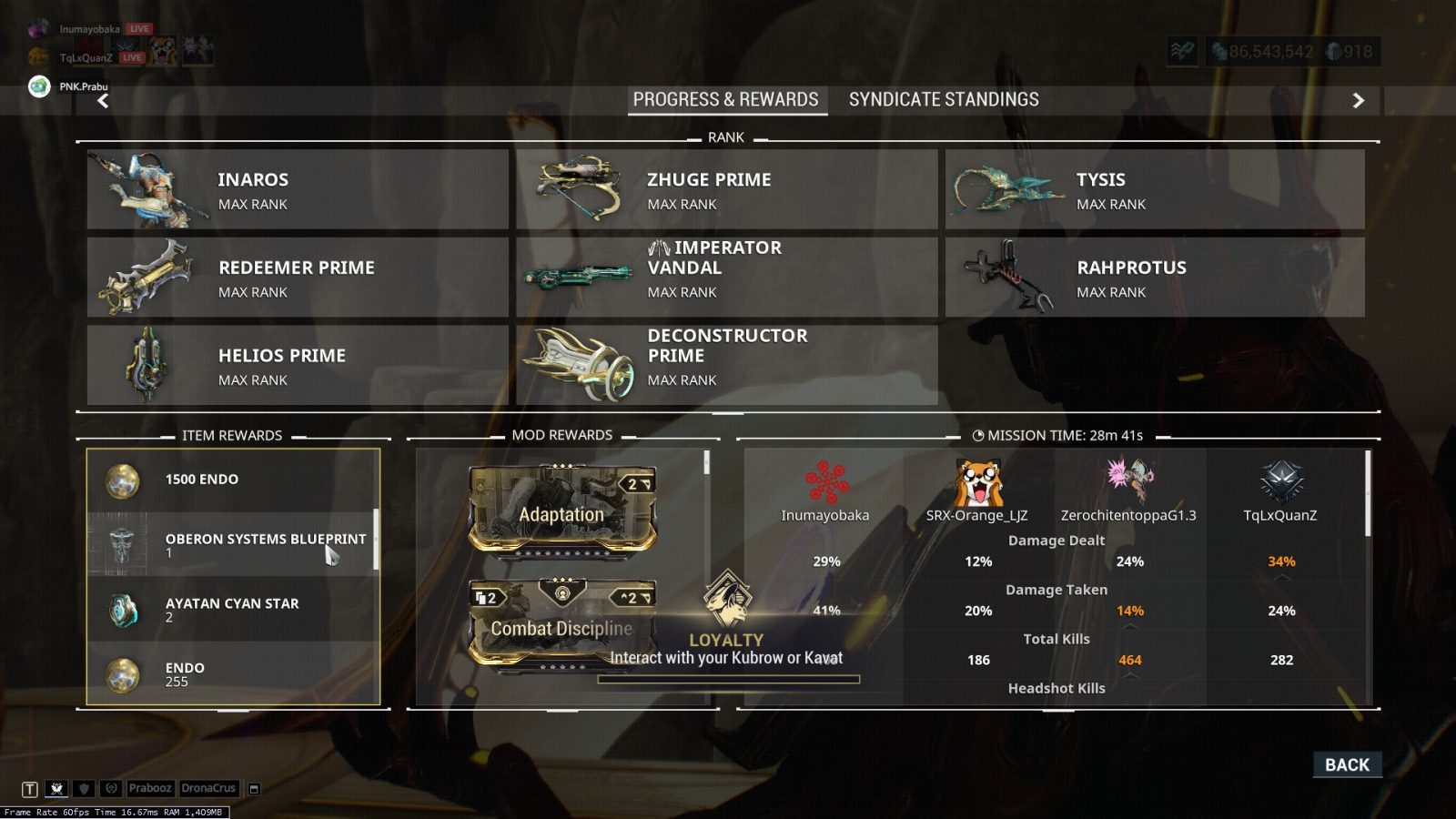The height and width of the screenshot is (819, 1456).
Task: Click the Back button
Action: [x=1347, y=765]
